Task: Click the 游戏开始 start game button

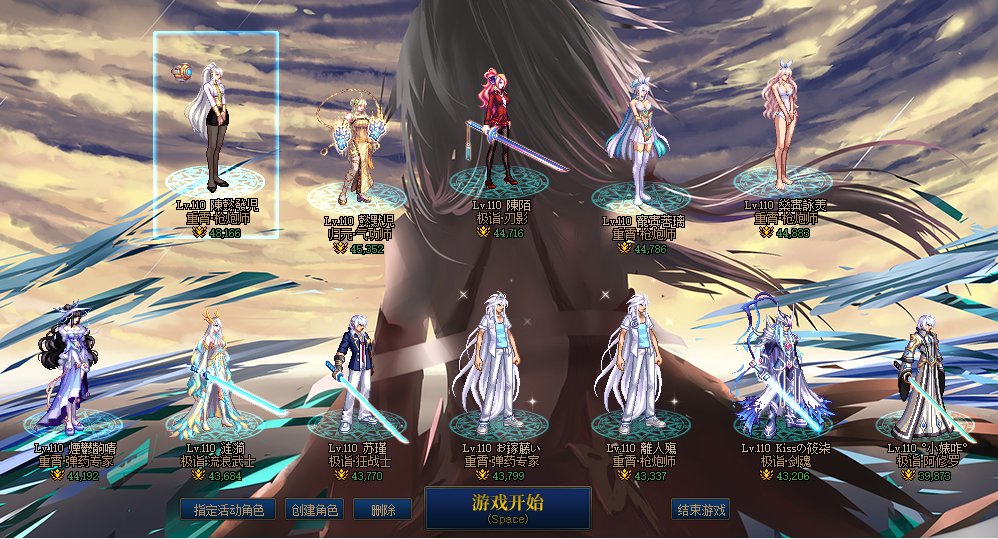Action: [x=507, y=506]
